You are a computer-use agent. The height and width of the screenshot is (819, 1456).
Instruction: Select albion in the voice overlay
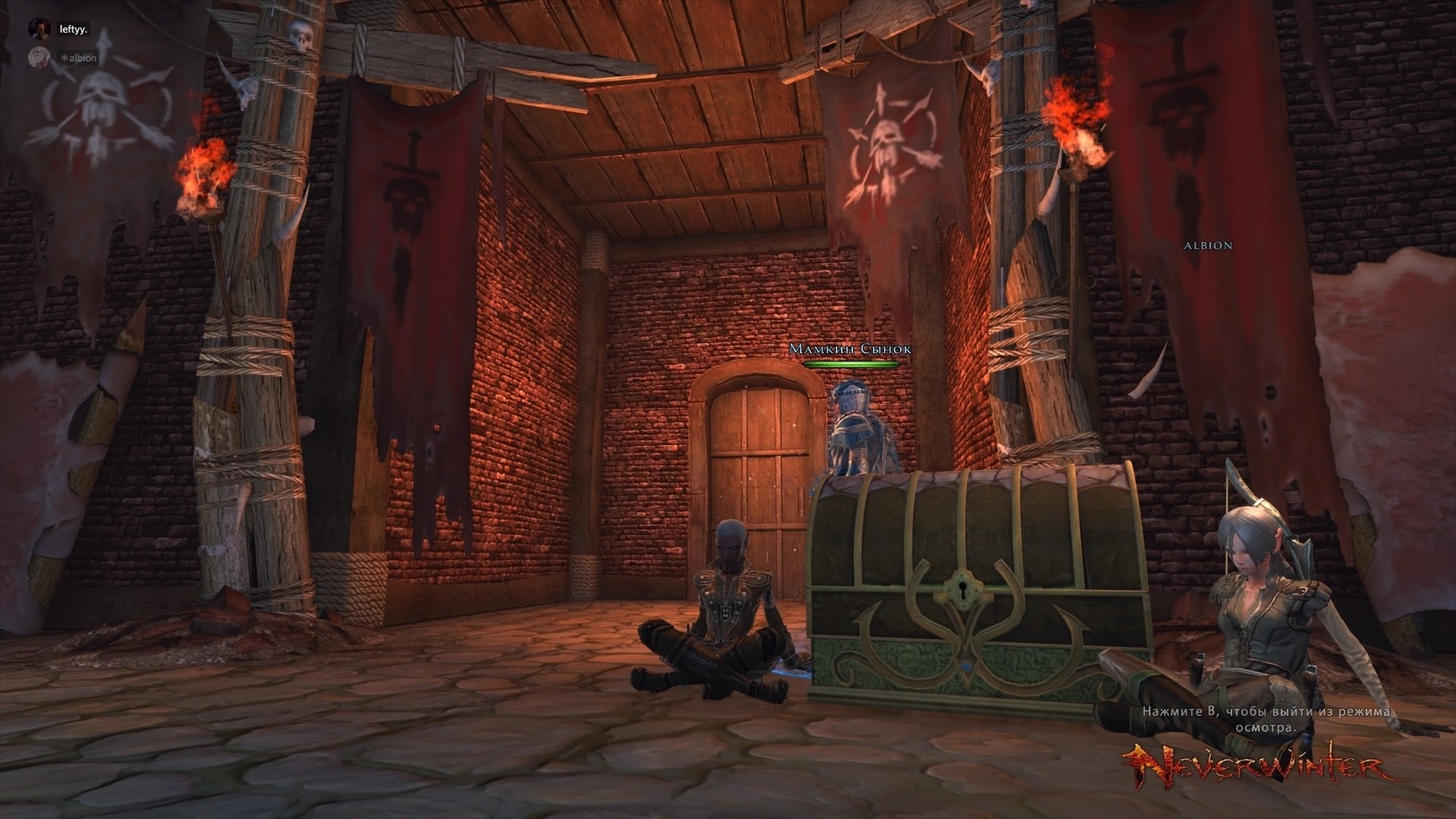(x=81, y=58)
